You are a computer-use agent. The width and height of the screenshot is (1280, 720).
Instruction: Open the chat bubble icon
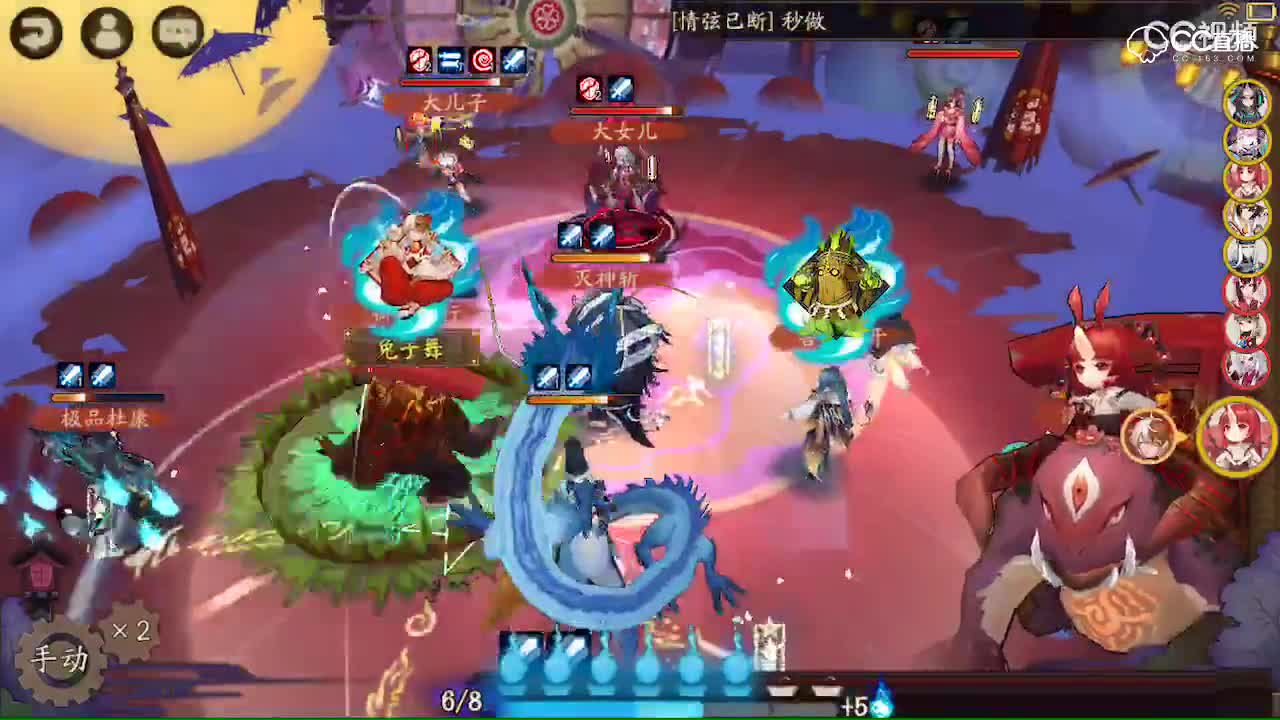click(x=176, y=33)
